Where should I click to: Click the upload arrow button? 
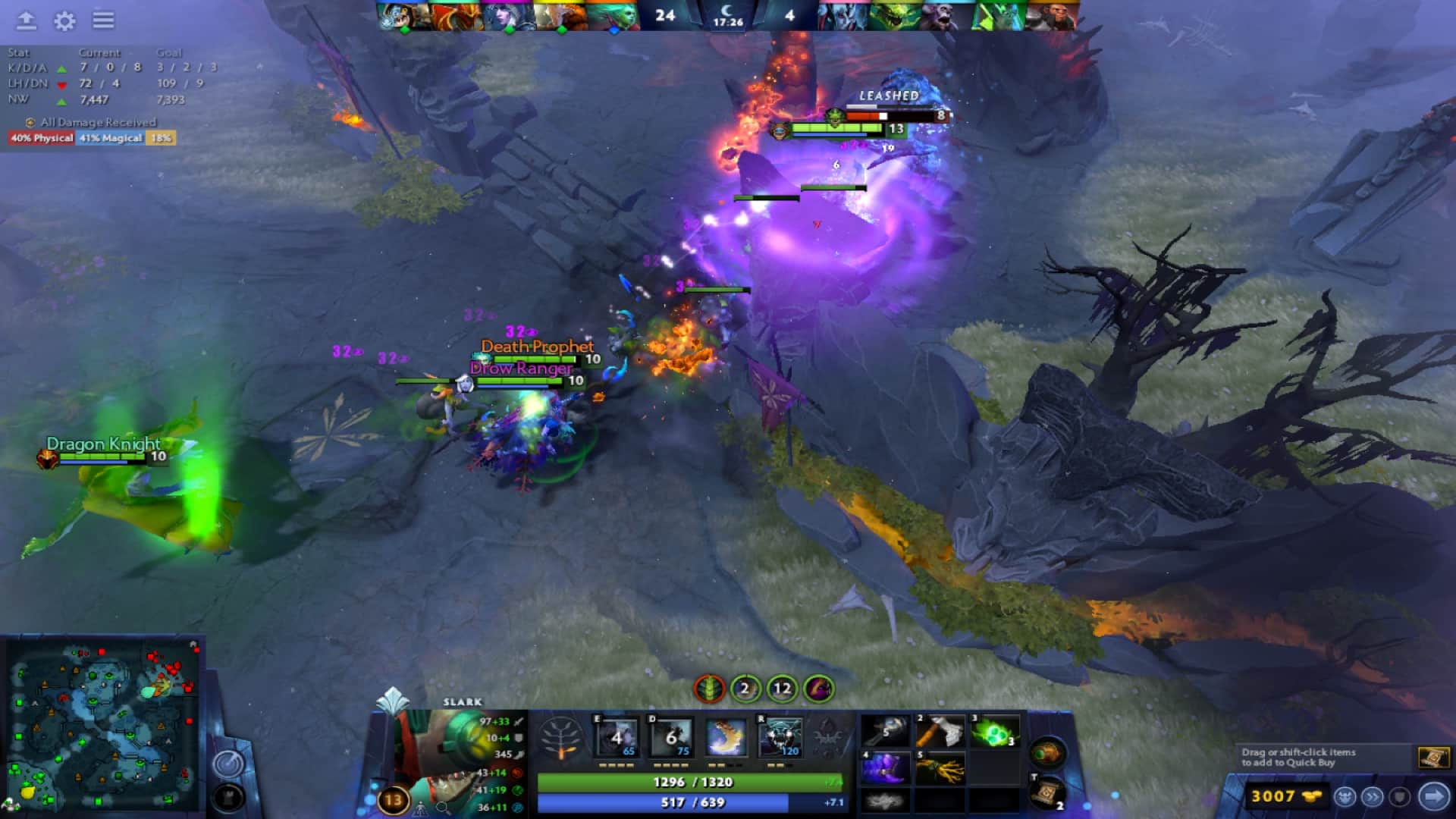tap(27, 20)
